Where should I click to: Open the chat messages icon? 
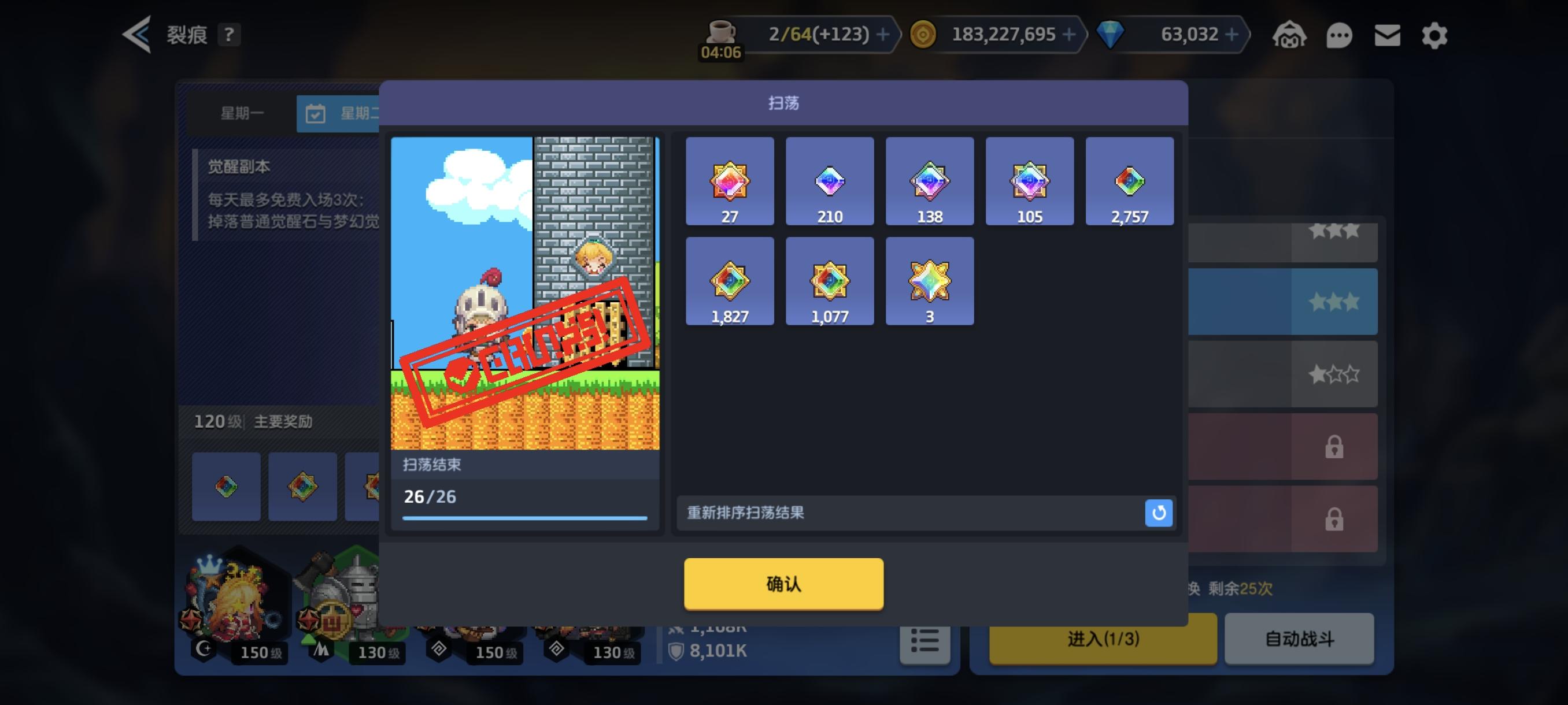click(1339, 35)
